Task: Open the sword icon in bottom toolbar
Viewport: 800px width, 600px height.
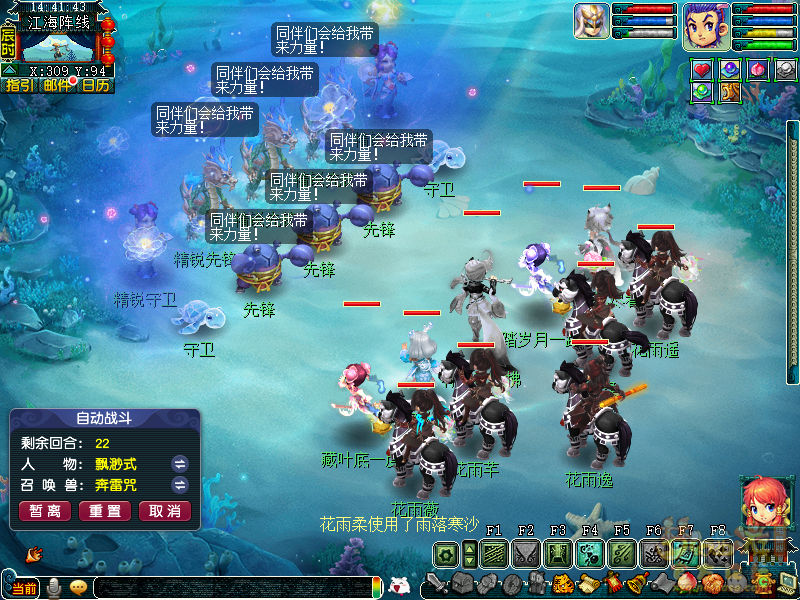Action: [436, 583]
